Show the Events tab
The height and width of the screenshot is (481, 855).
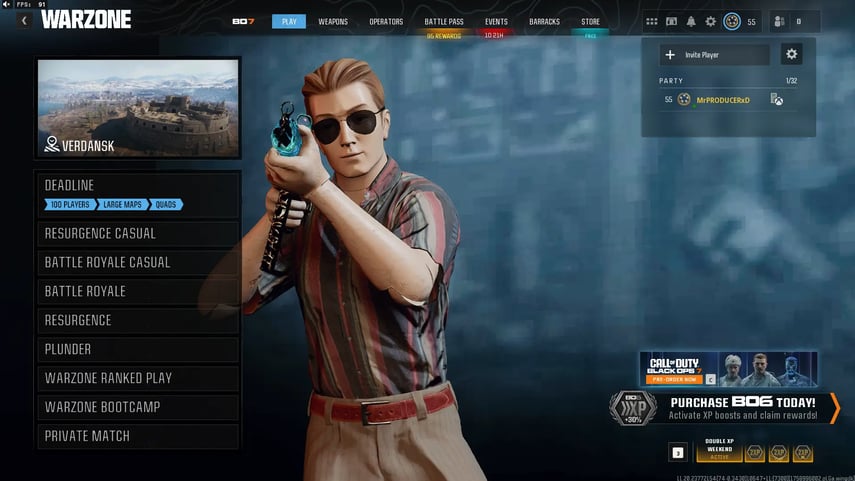(x=496, y=21)
